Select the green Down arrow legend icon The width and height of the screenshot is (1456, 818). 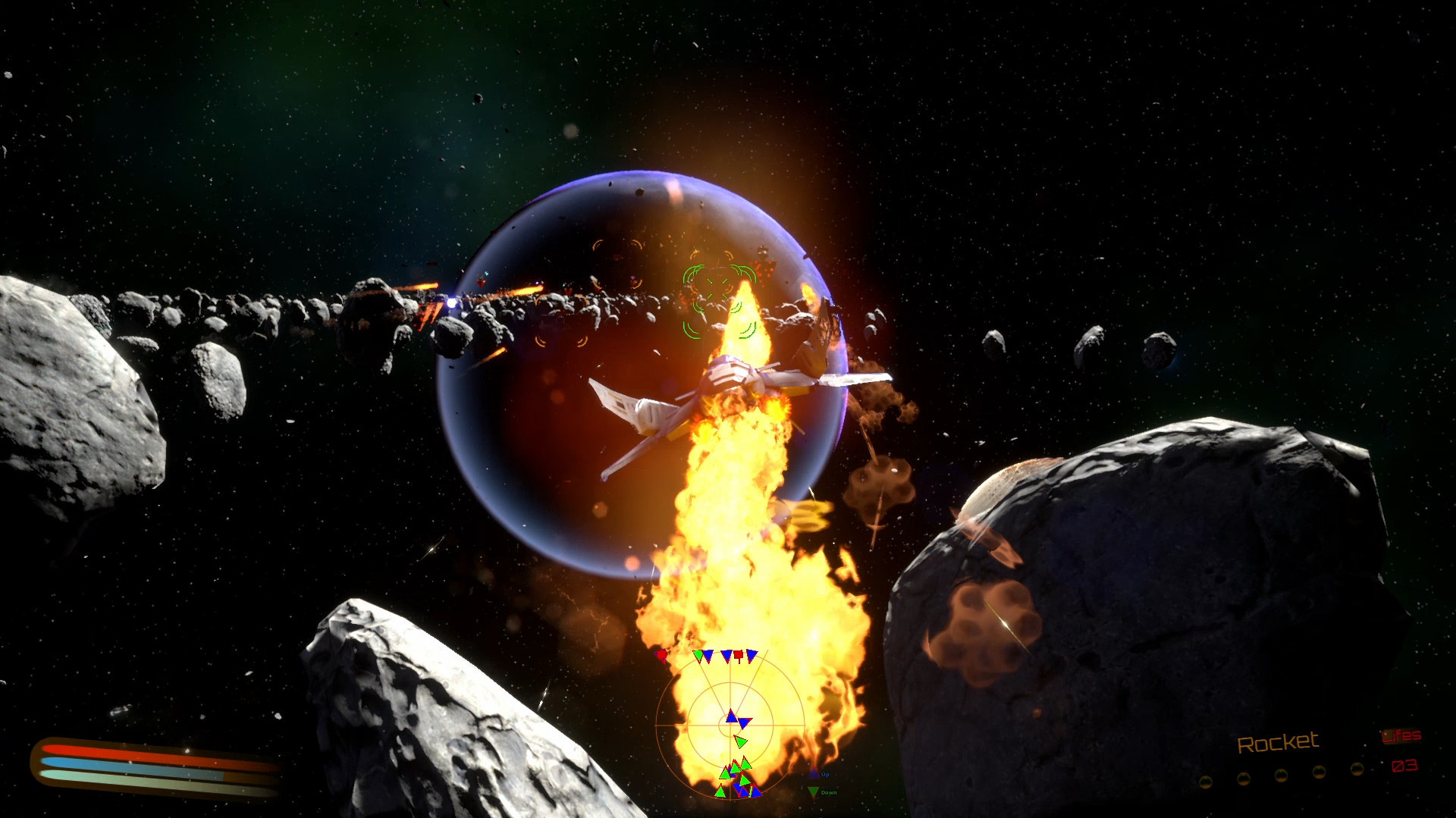tap(813, 791)
